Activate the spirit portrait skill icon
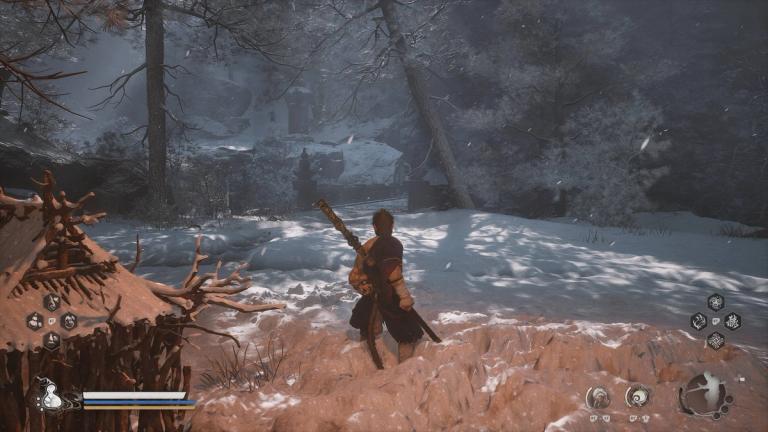 pyautogui.click(x=598, y=397)
